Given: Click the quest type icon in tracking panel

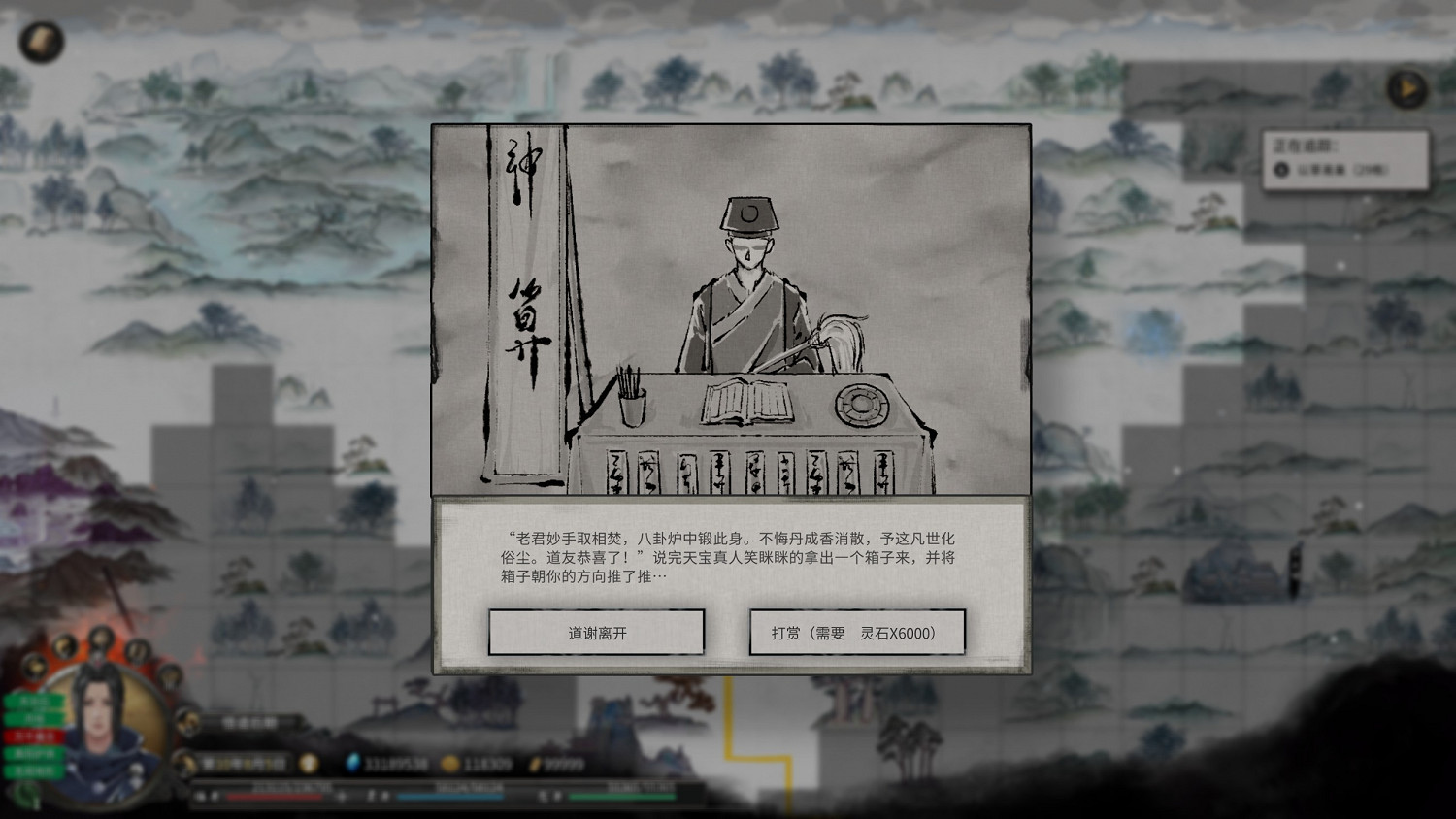Looking at the screenshot, I should (x=1281, y=170).
